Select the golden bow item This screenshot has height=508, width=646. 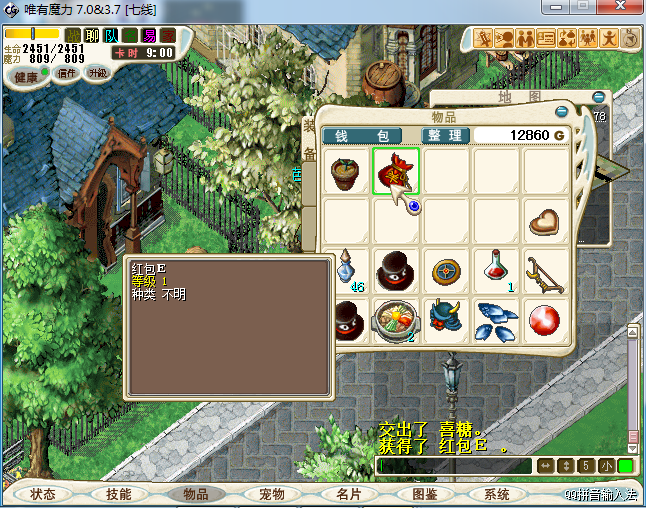546,270
